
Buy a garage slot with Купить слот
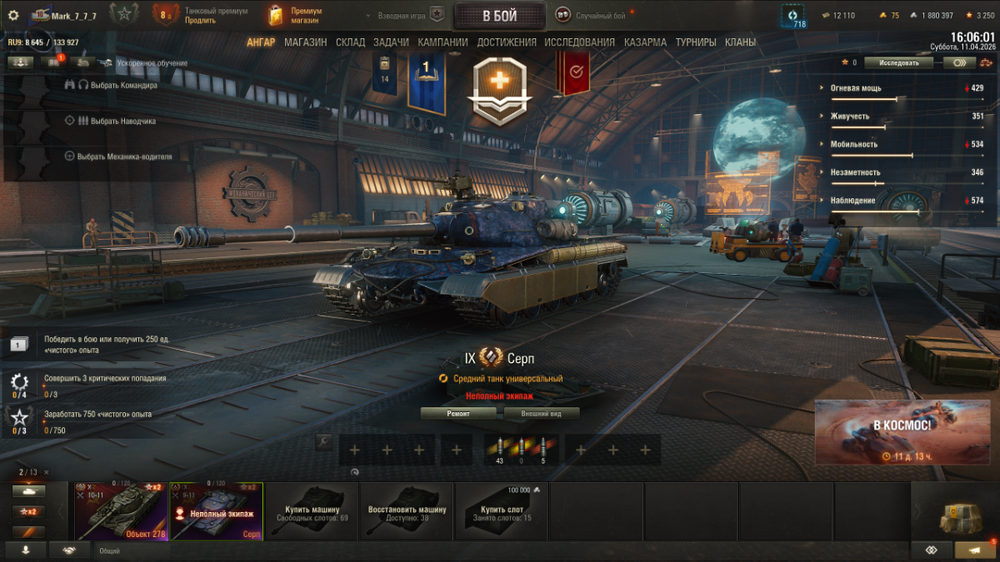click(x=502, y=511)
